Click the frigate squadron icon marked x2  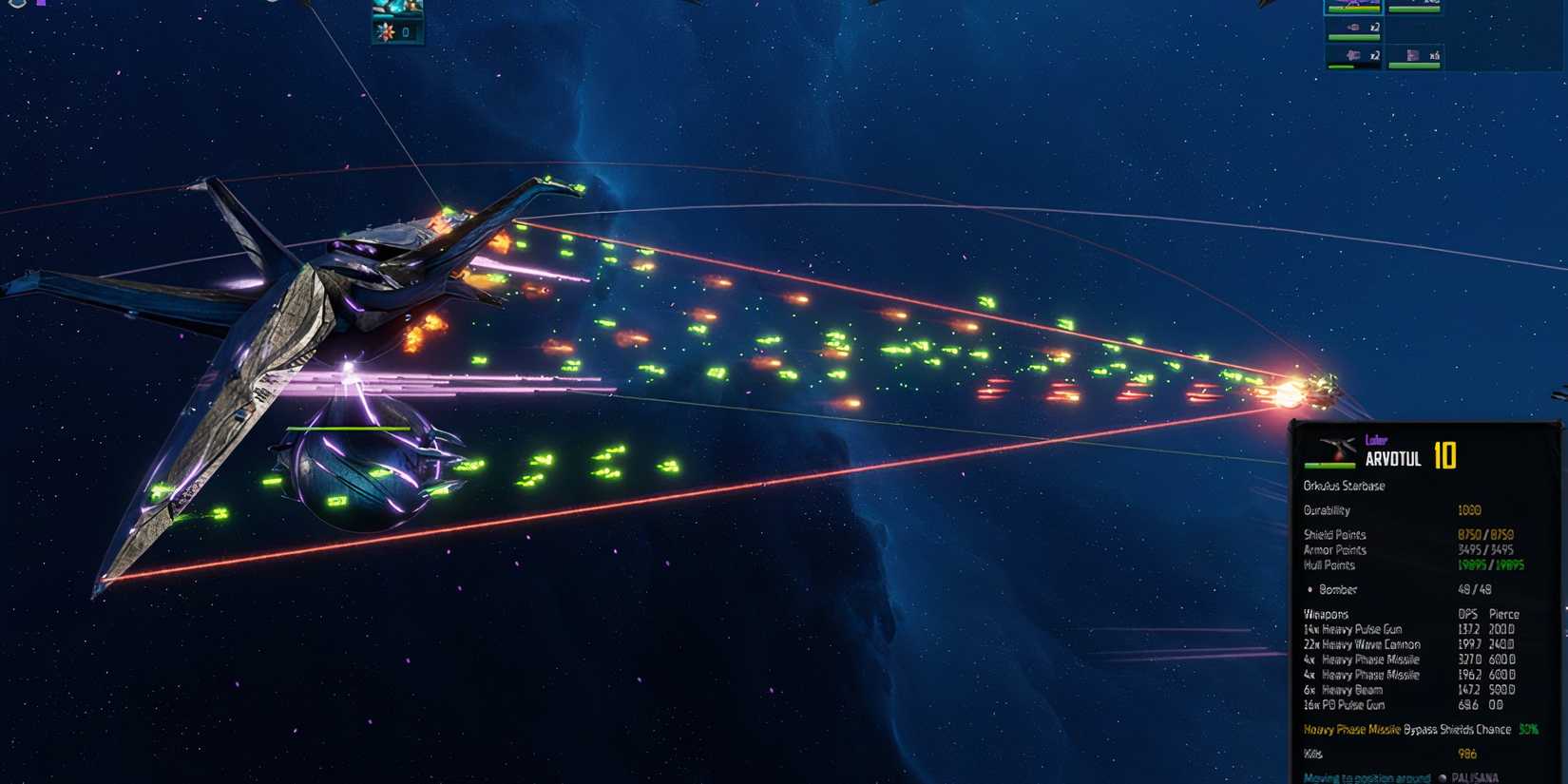1353,30
